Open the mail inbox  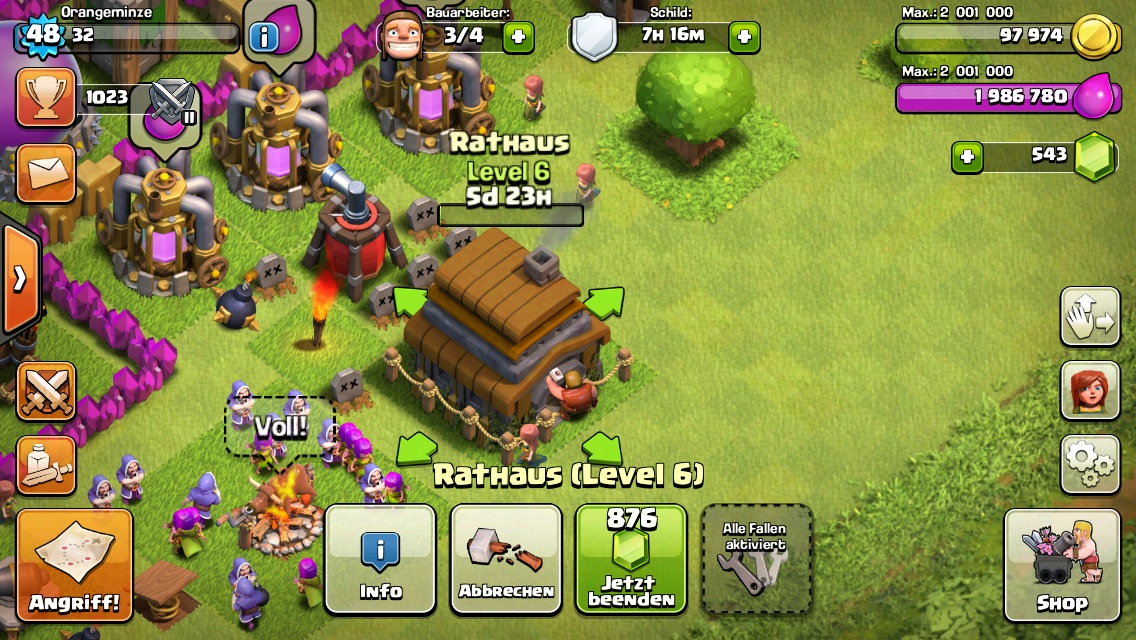46,173
